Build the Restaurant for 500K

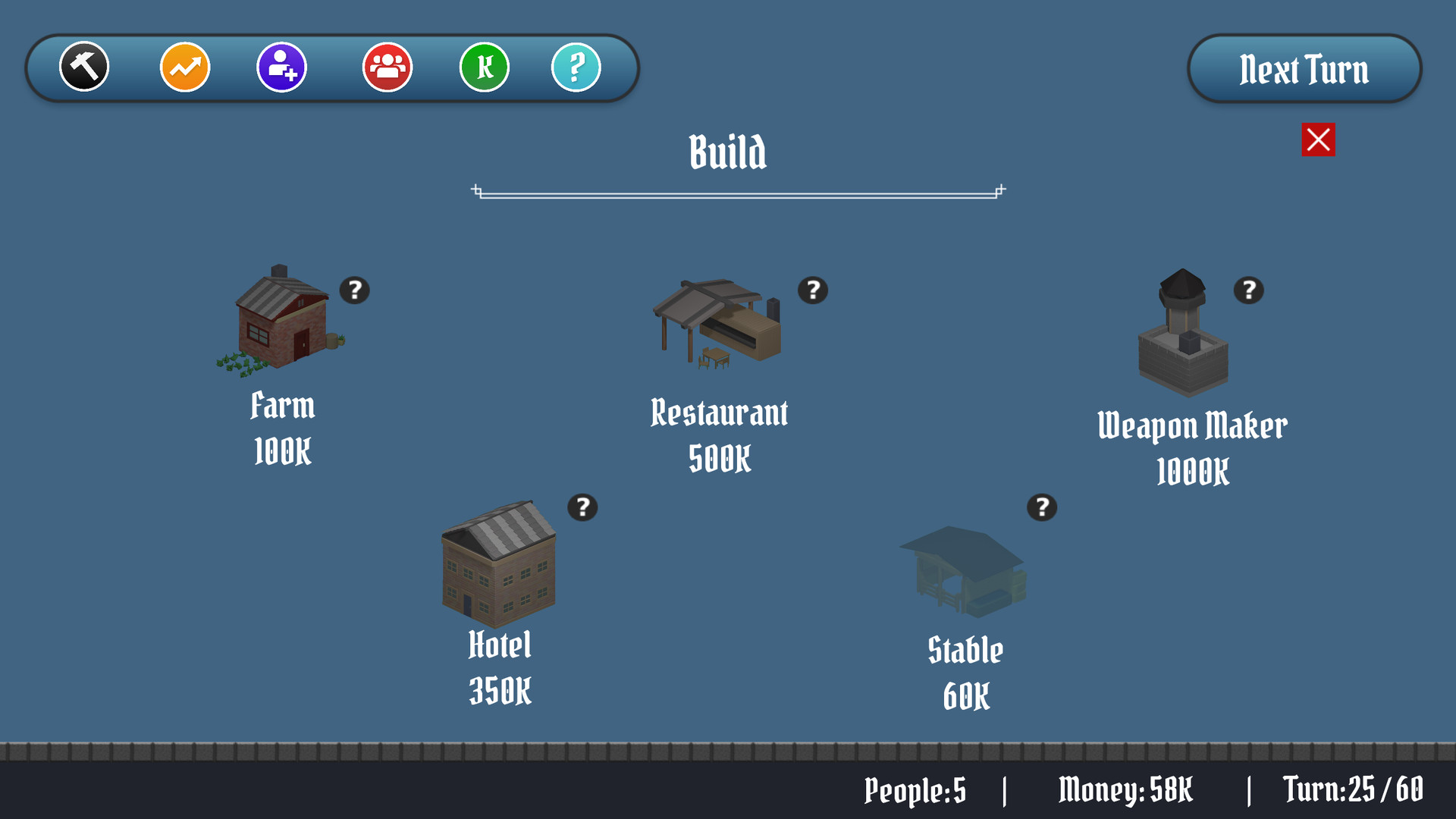pos(717,326)
